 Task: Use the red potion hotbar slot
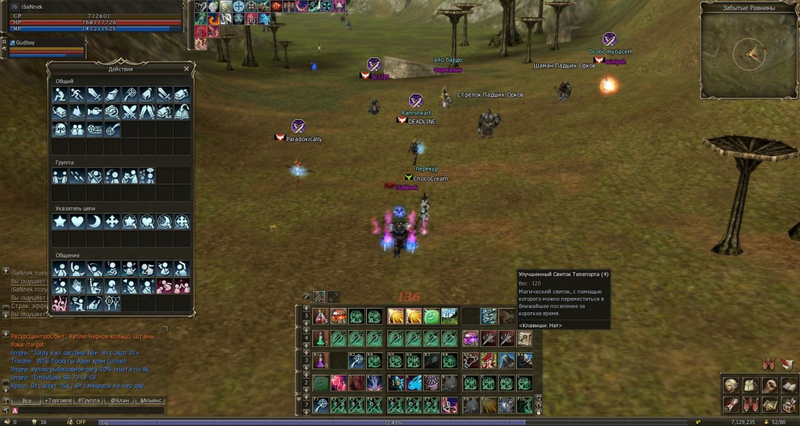321,316
